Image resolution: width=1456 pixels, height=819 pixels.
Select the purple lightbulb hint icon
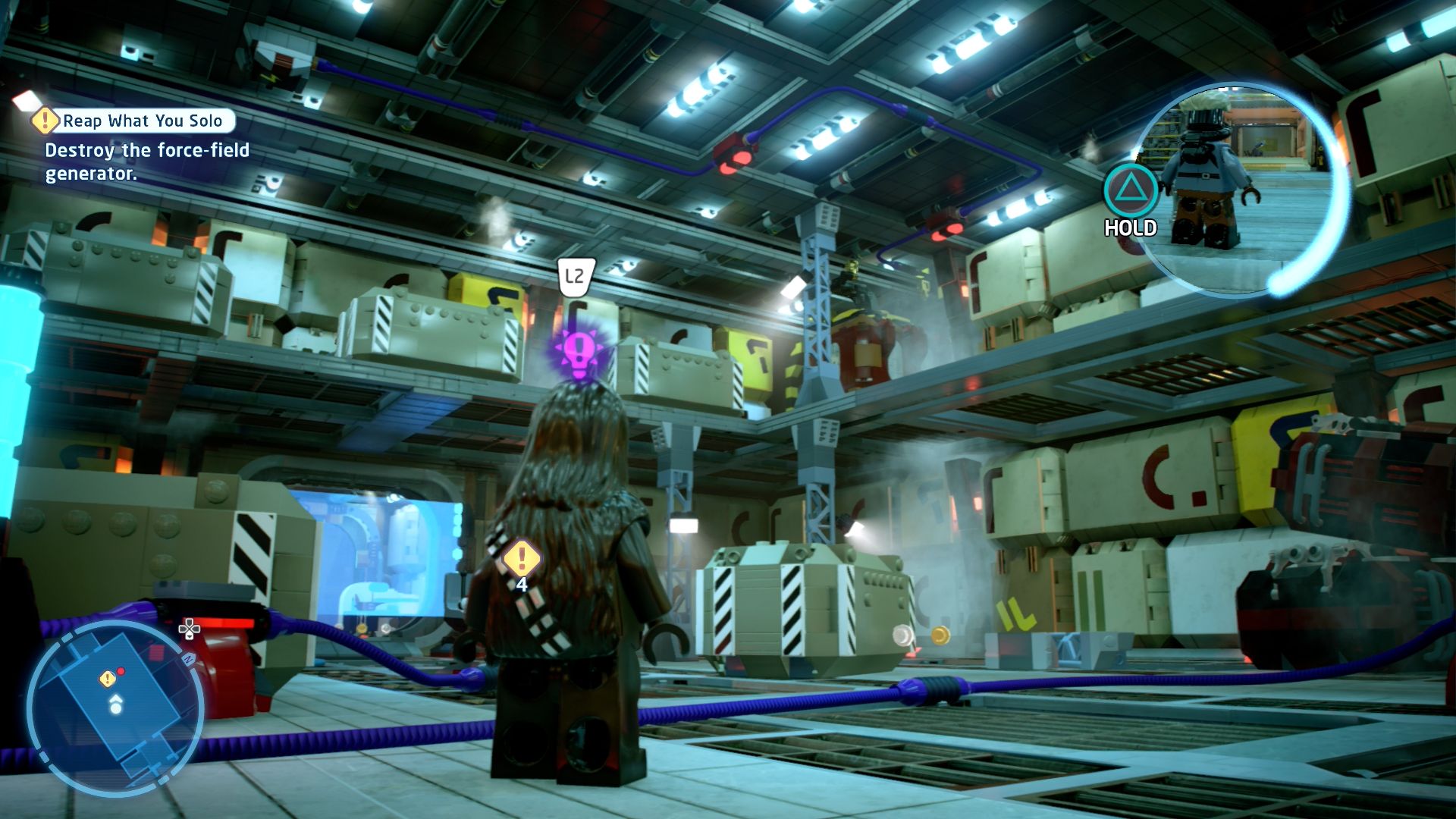click(x=579, y=351)
